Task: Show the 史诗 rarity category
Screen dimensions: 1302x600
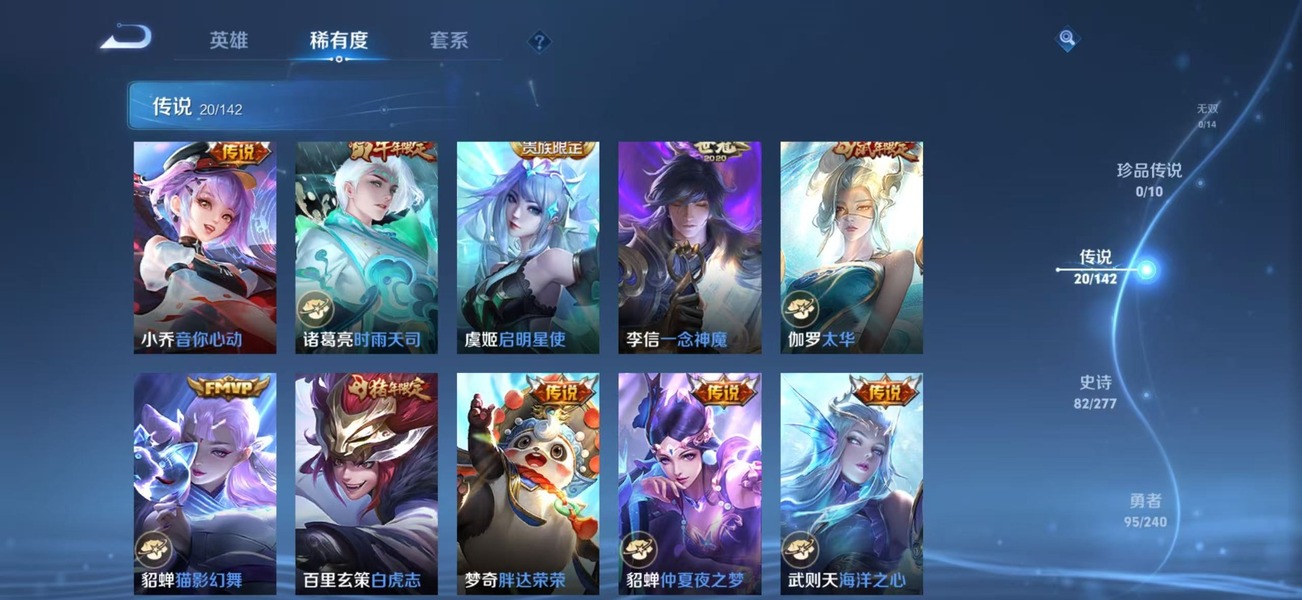Action: coord(1095,391)
